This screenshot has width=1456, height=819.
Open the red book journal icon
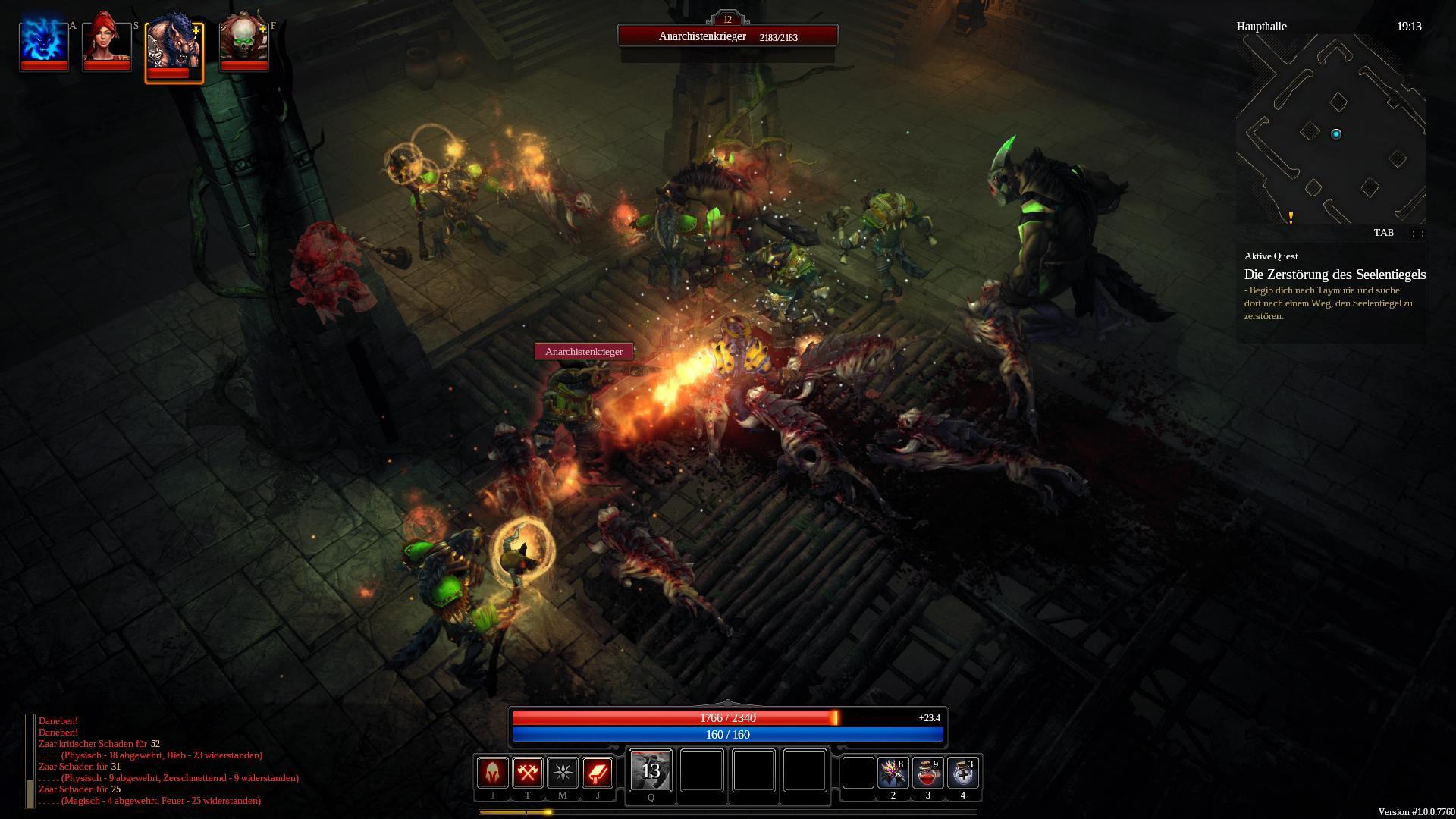598,773
